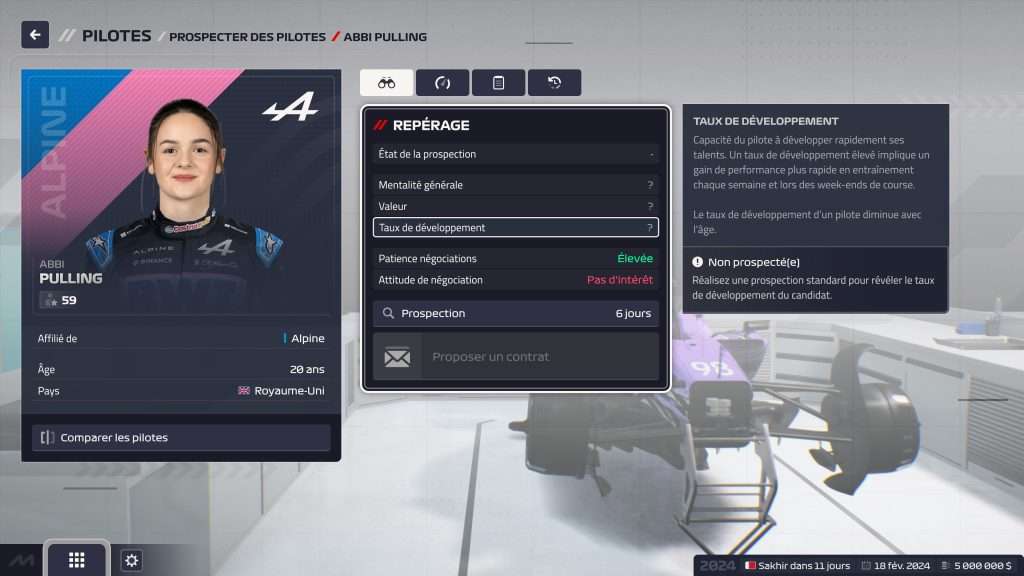Select the Attitude de négociation row
Screen dimensions: 1024x576
[515, 280]
